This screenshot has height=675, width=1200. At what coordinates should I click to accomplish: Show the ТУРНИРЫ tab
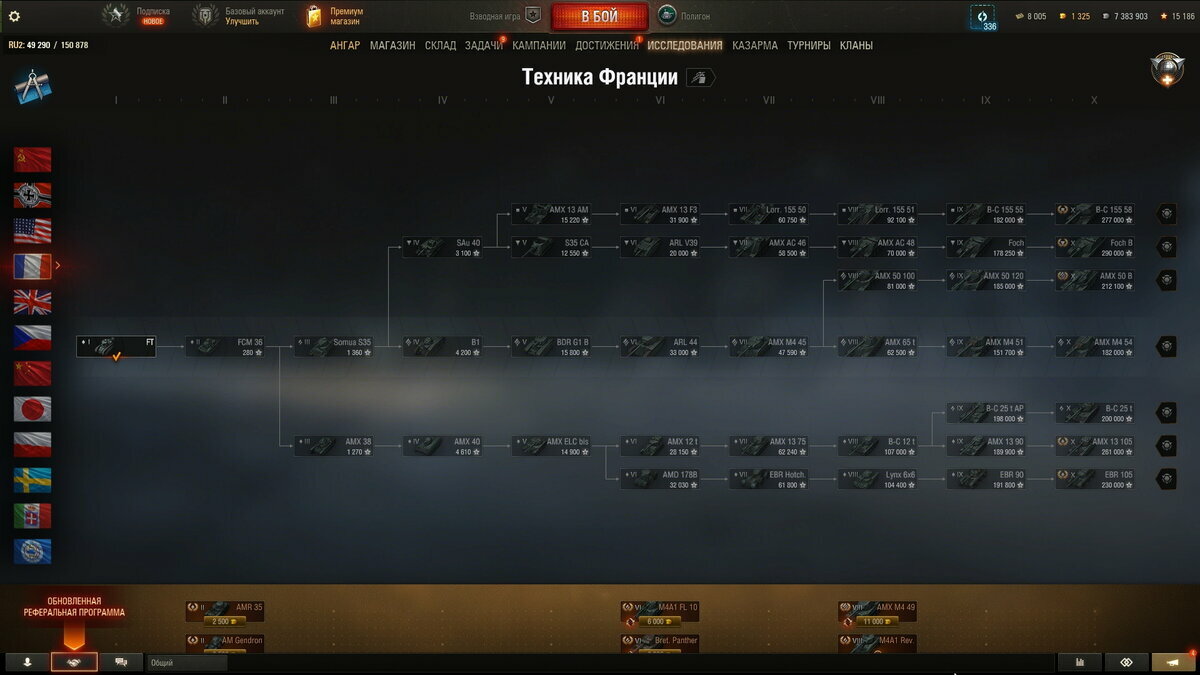[x=808, y=45]
